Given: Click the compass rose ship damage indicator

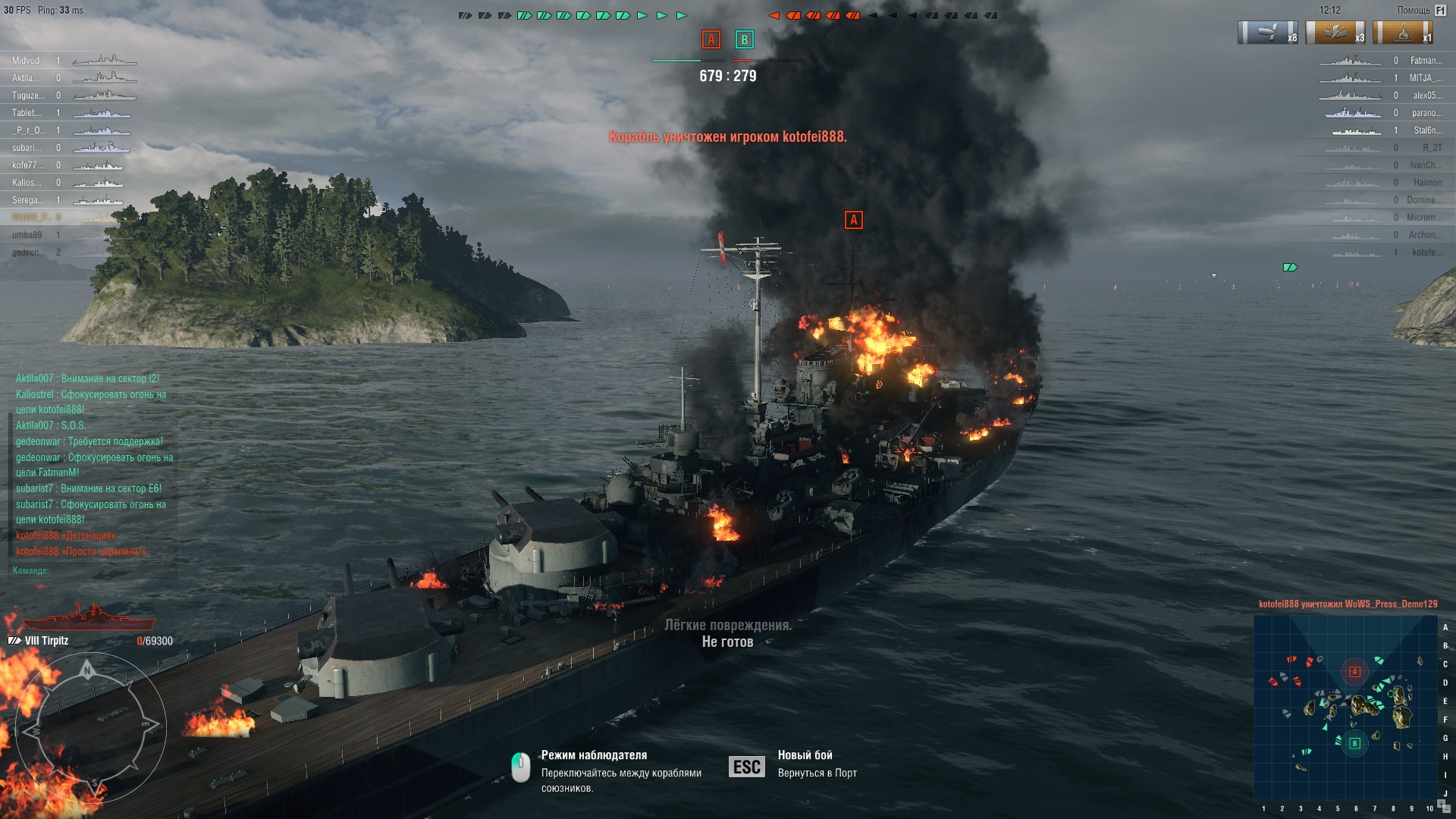Looking at the screenshot, I should coord(89,726).
